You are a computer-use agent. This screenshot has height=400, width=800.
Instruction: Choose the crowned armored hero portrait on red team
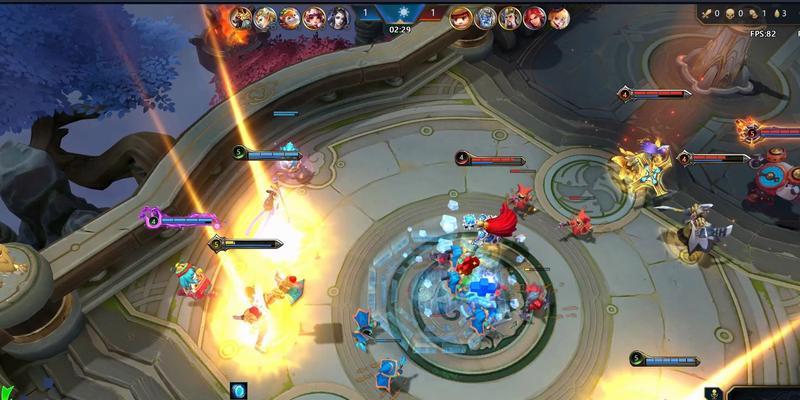(509, 16)
